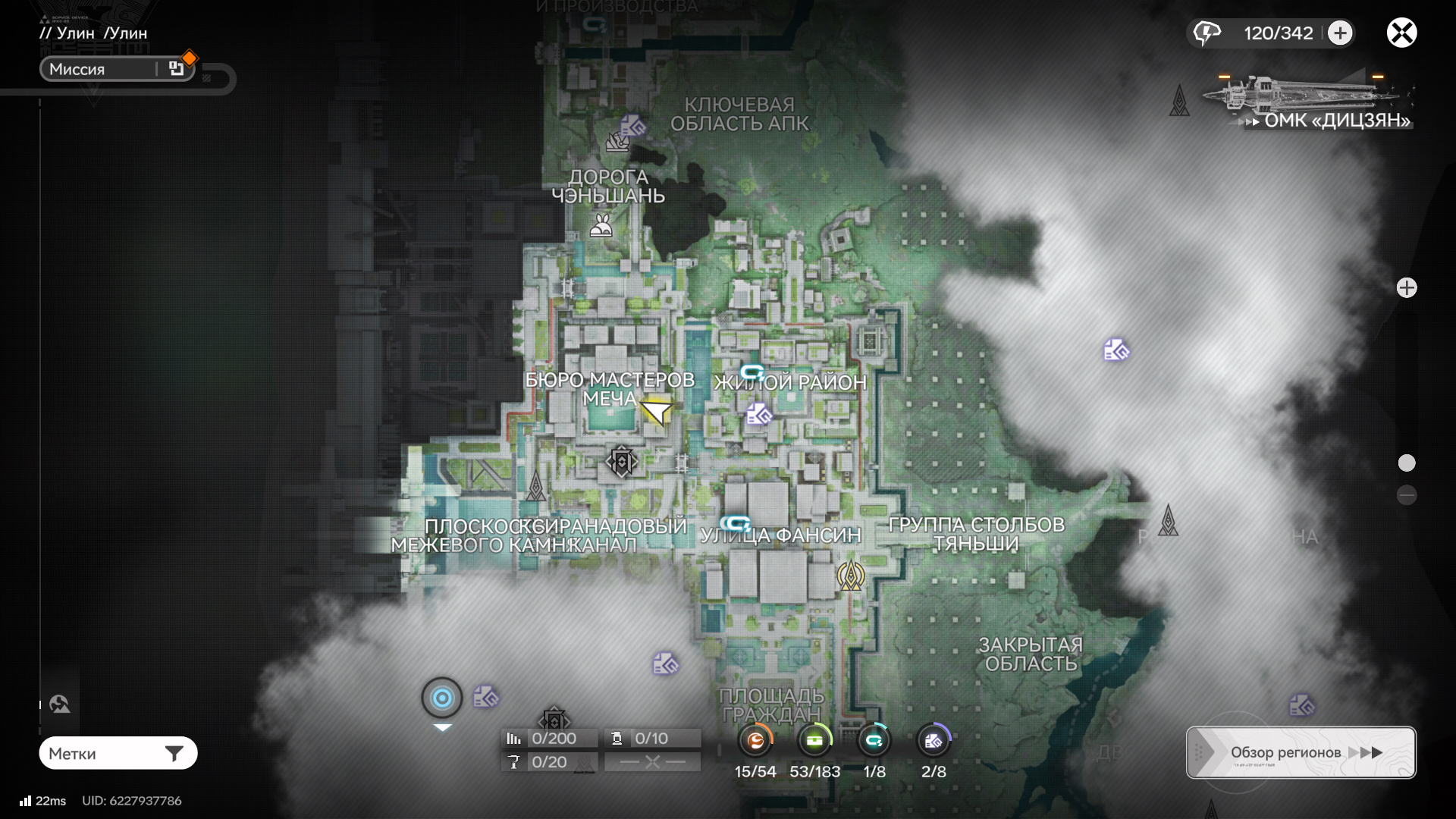1456x819 pixels.
Task: Select the blue target marker in the clouds
Action: (442, 698)
